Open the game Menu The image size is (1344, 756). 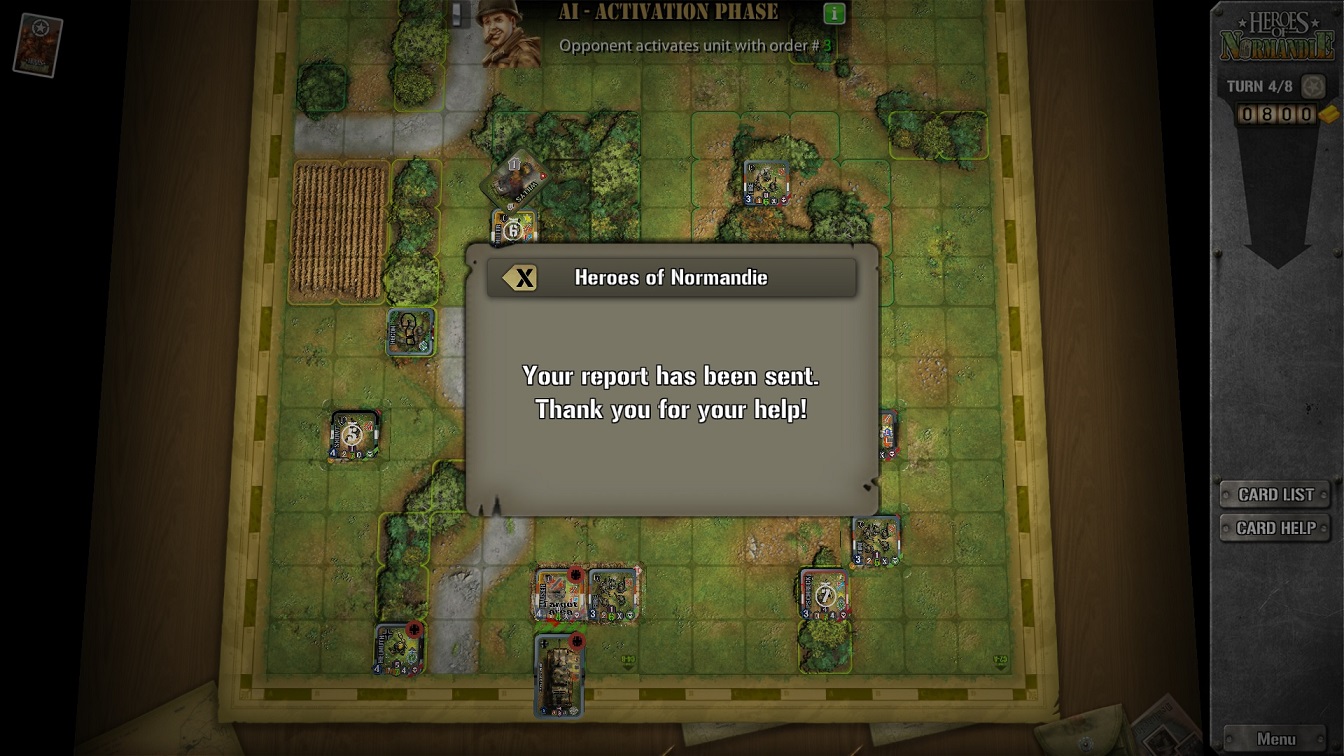tap(1275, 739)
